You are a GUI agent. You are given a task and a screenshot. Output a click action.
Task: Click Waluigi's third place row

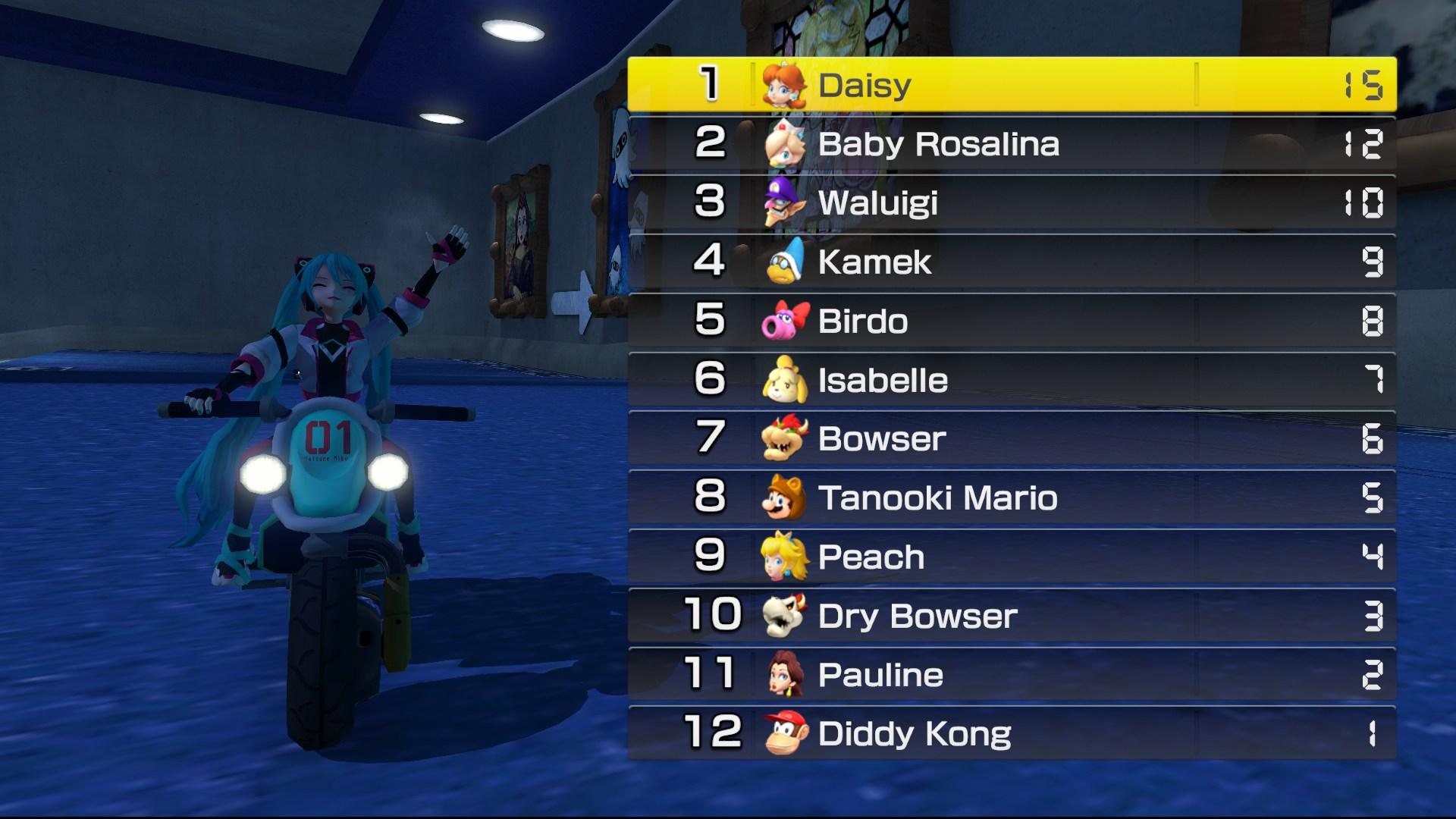click(x=1012, y=202)
